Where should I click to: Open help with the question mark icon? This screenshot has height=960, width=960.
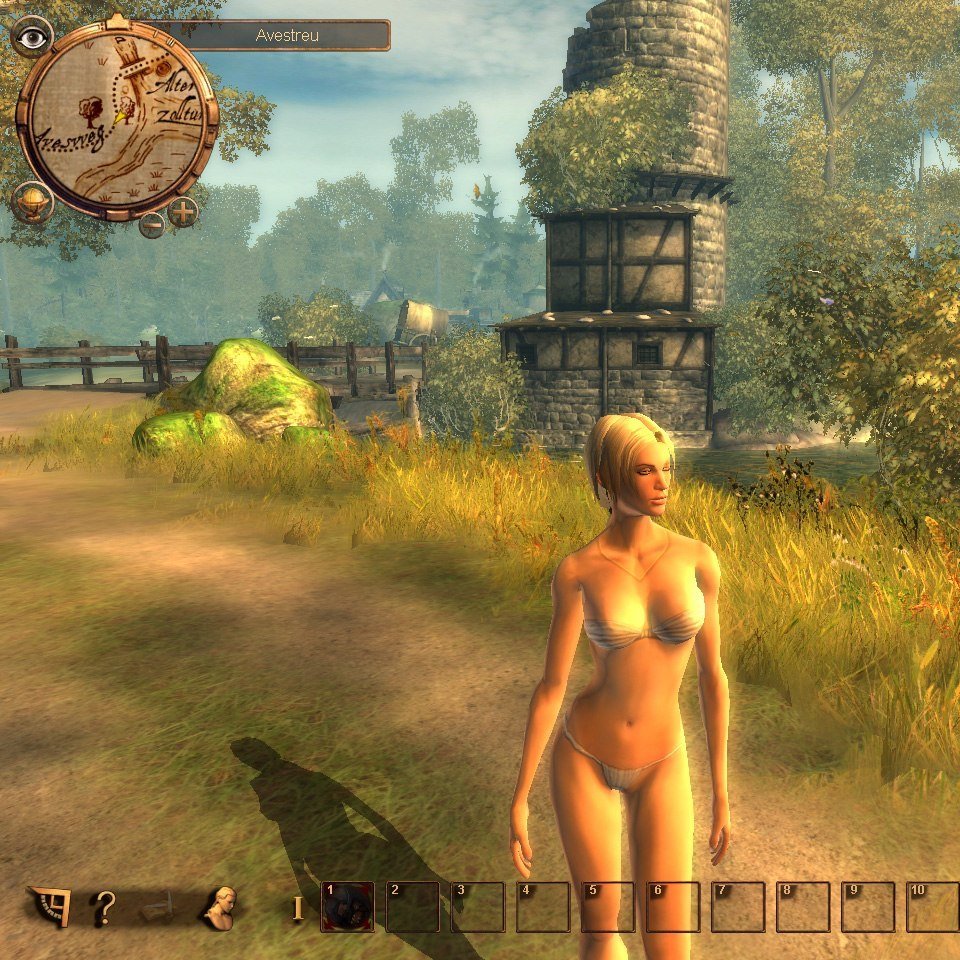(103, 908)
